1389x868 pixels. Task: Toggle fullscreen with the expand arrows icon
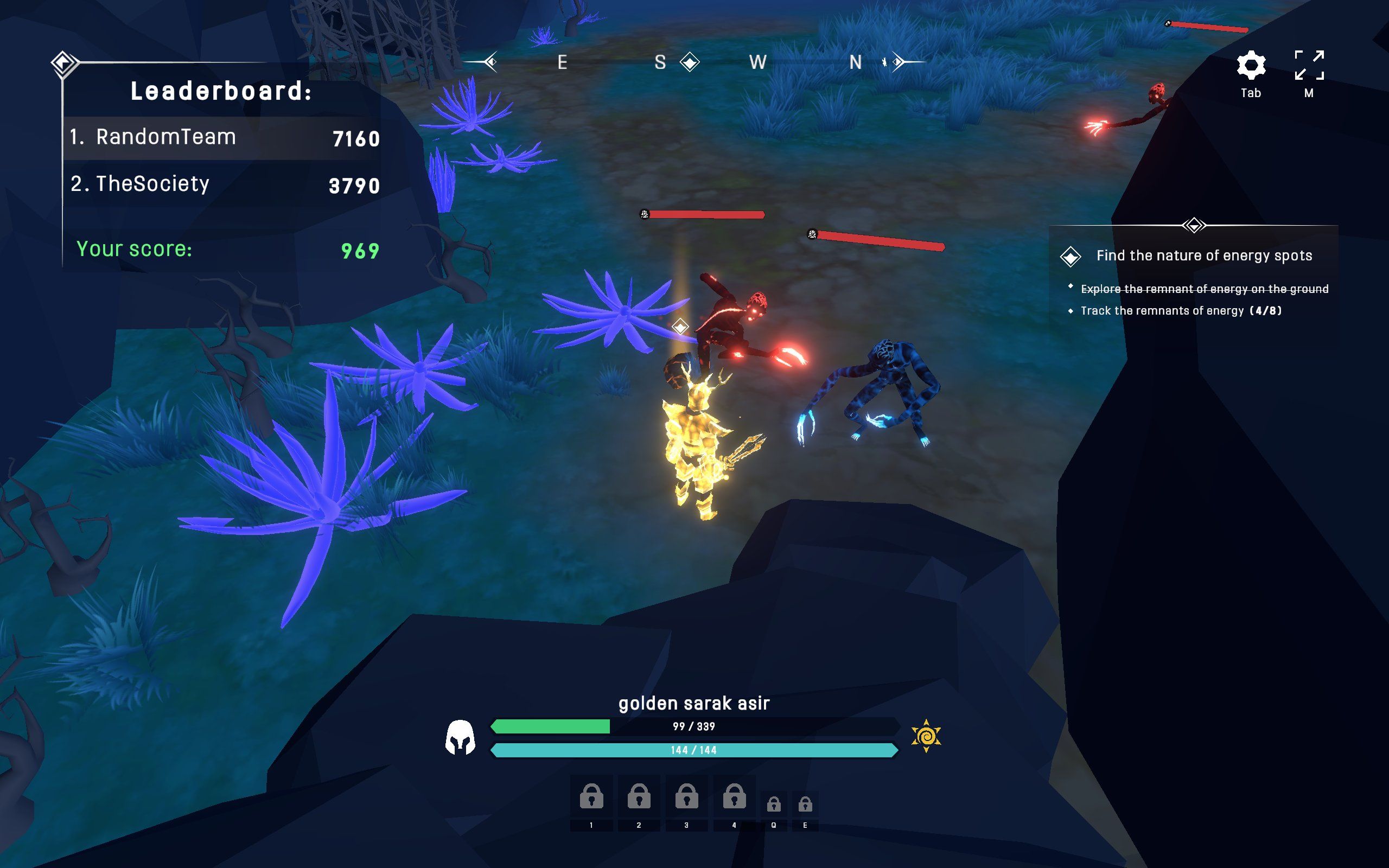[1309, 66]
